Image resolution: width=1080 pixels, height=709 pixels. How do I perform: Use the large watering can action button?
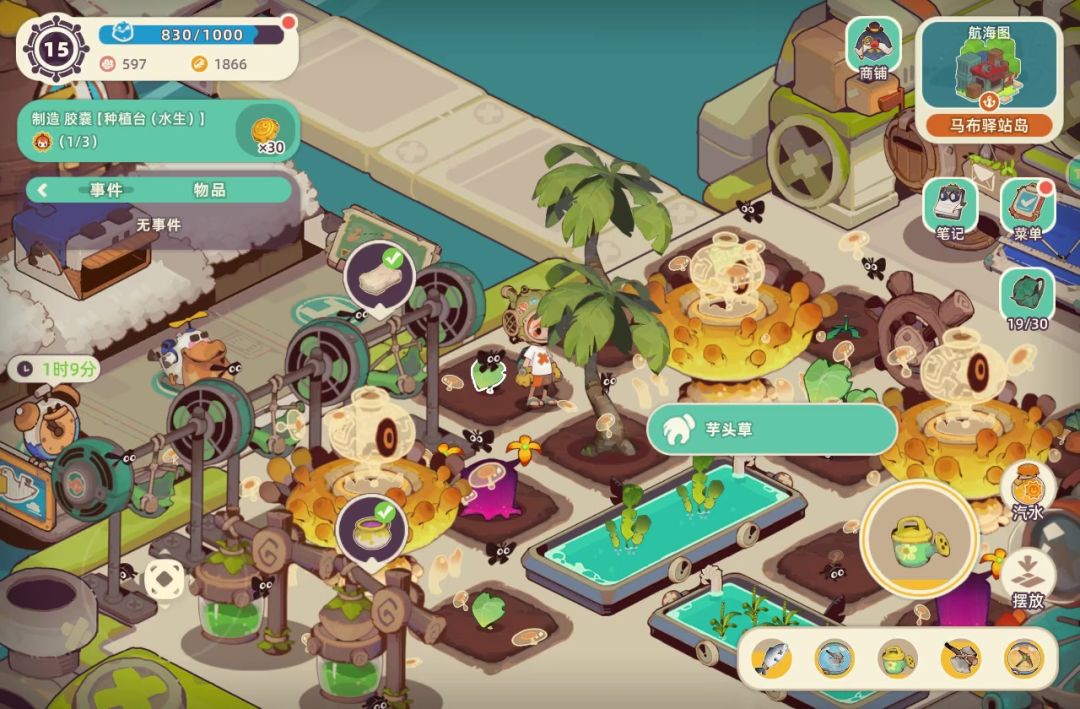(x=918, y=538)
